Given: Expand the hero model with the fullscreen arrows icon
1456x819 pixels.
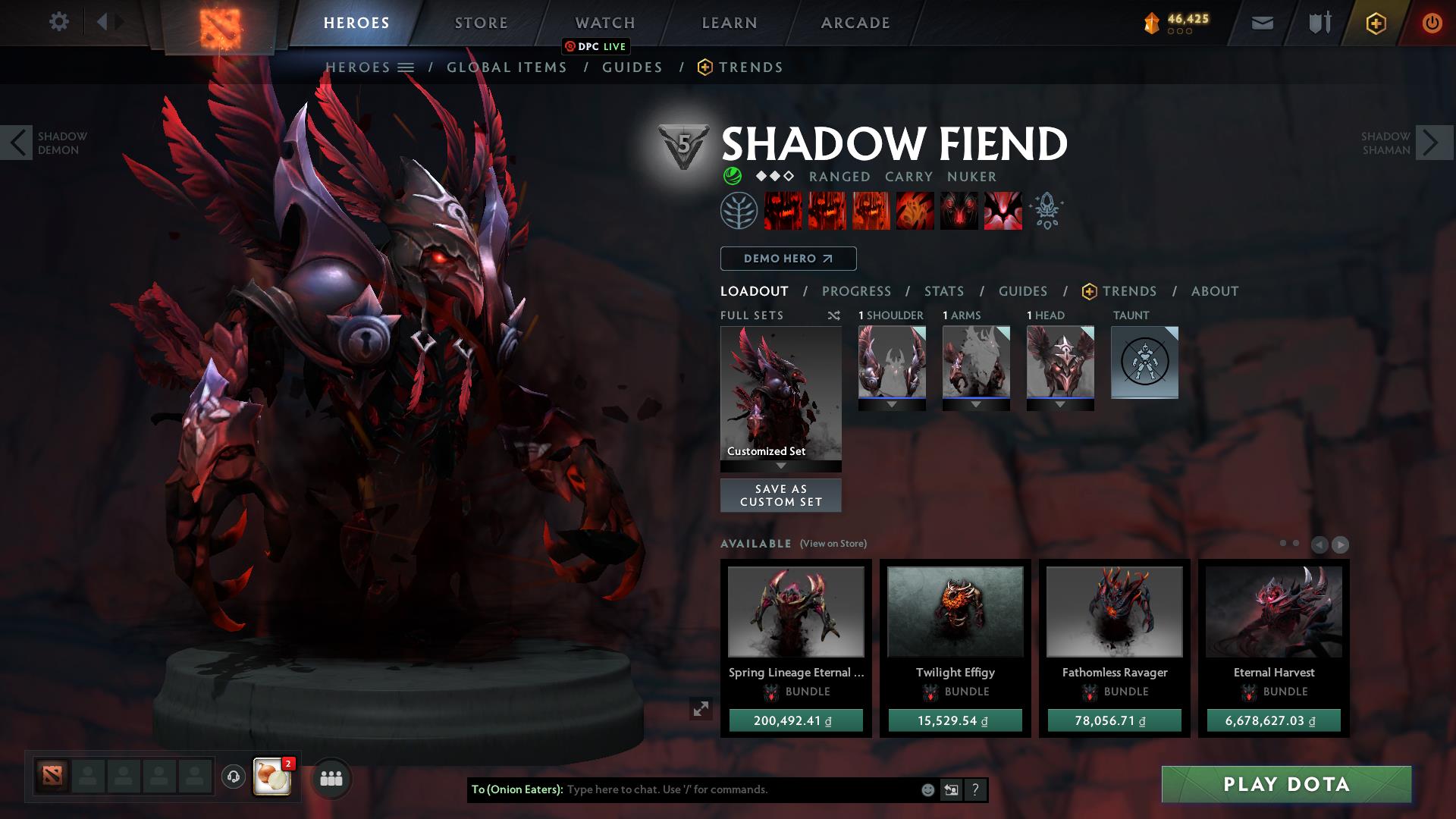Looking at the screenshot, I should tap(701, 710).
